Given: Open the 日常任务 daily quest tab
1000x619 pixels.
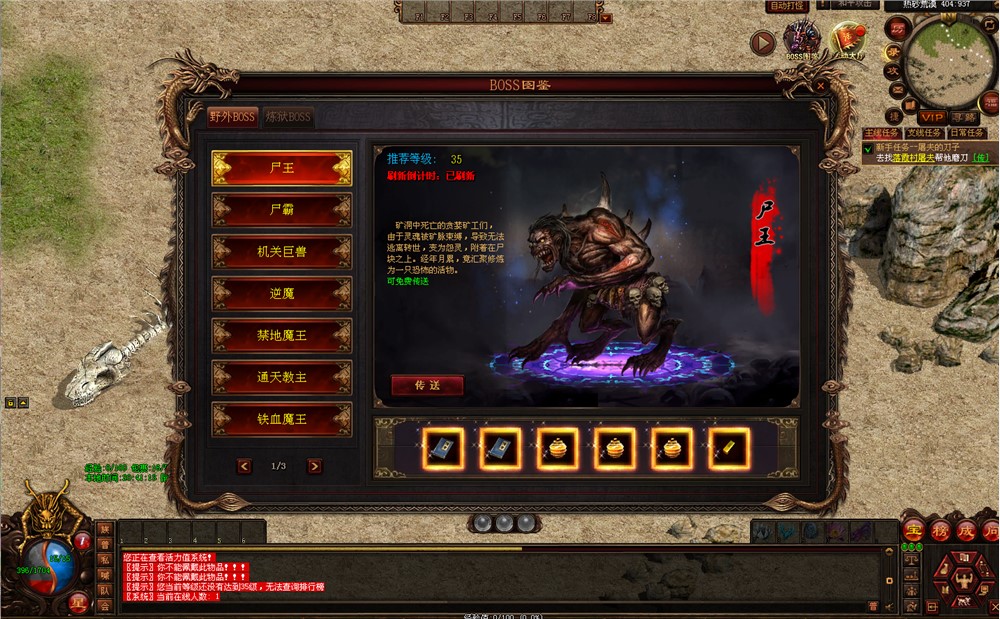Looking at the screenshot, I should point(966,133).
